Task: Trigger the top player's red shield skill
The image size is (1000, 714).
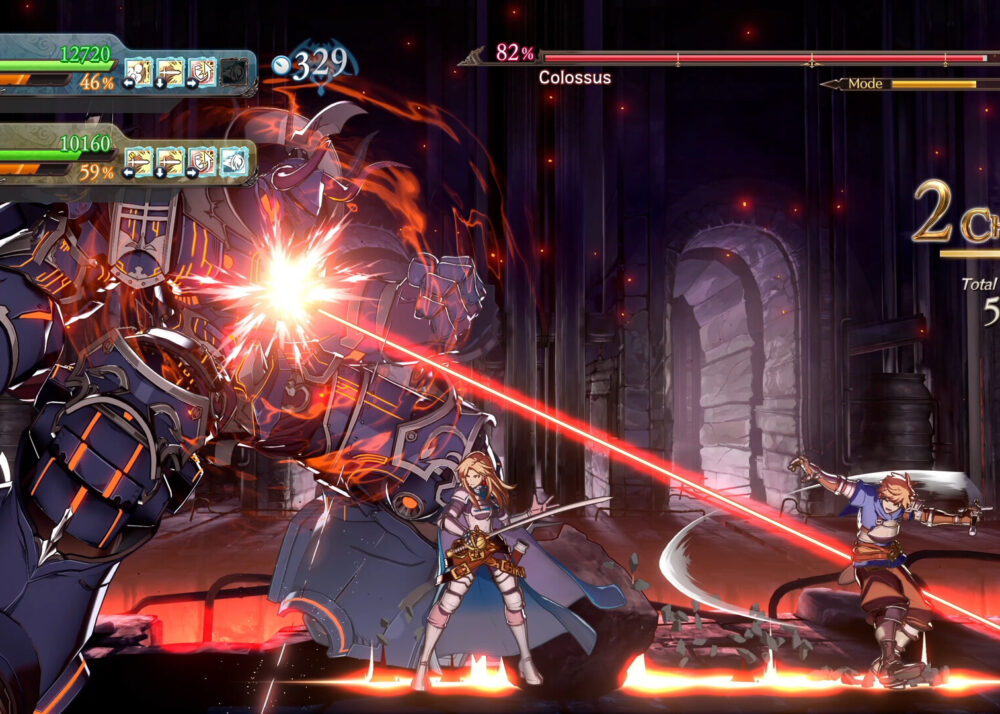Action: [201, 72]
